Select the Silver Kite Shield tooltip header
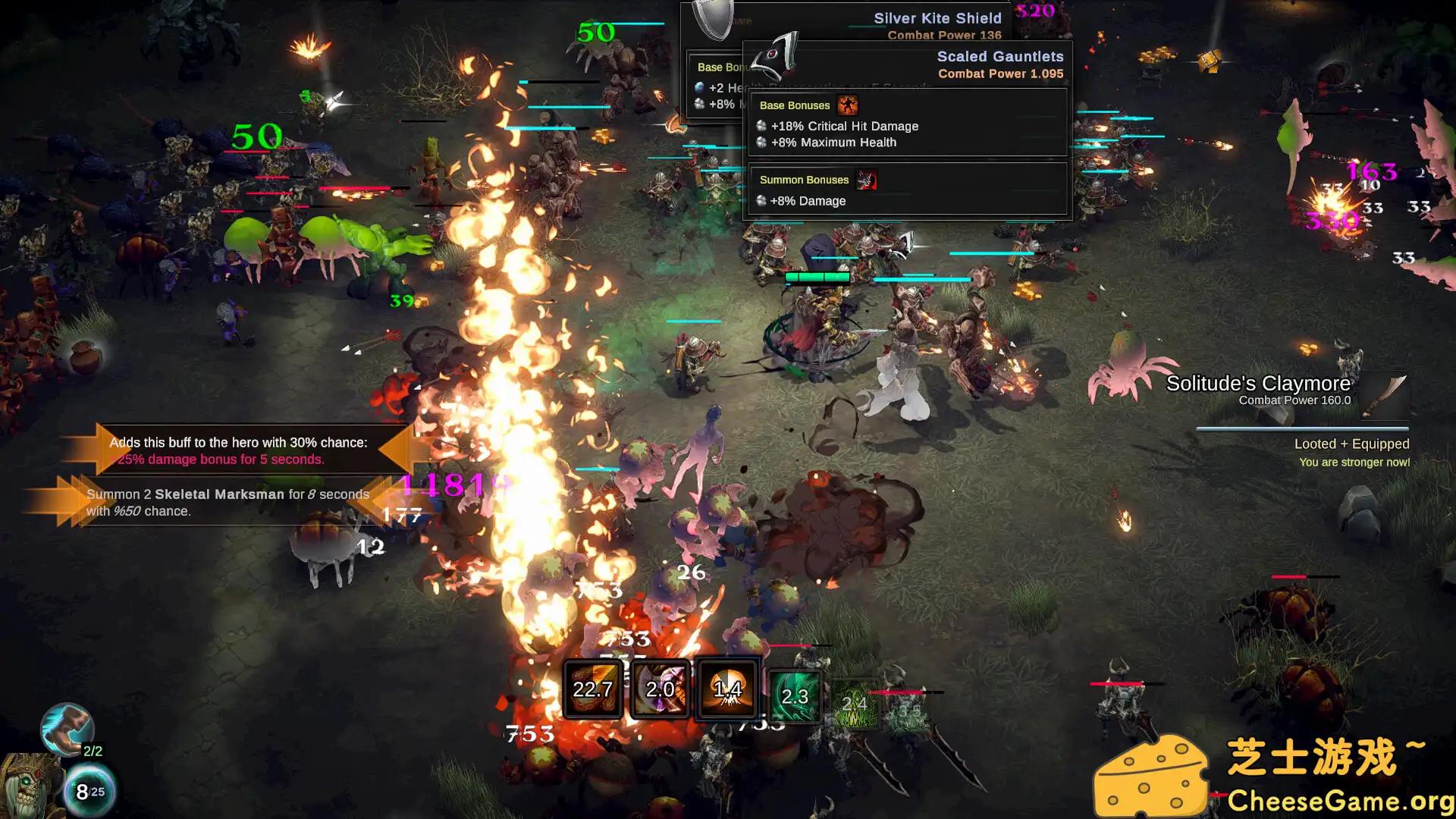The width and height of the screenshot is (1456, 819). click(937, 17)
